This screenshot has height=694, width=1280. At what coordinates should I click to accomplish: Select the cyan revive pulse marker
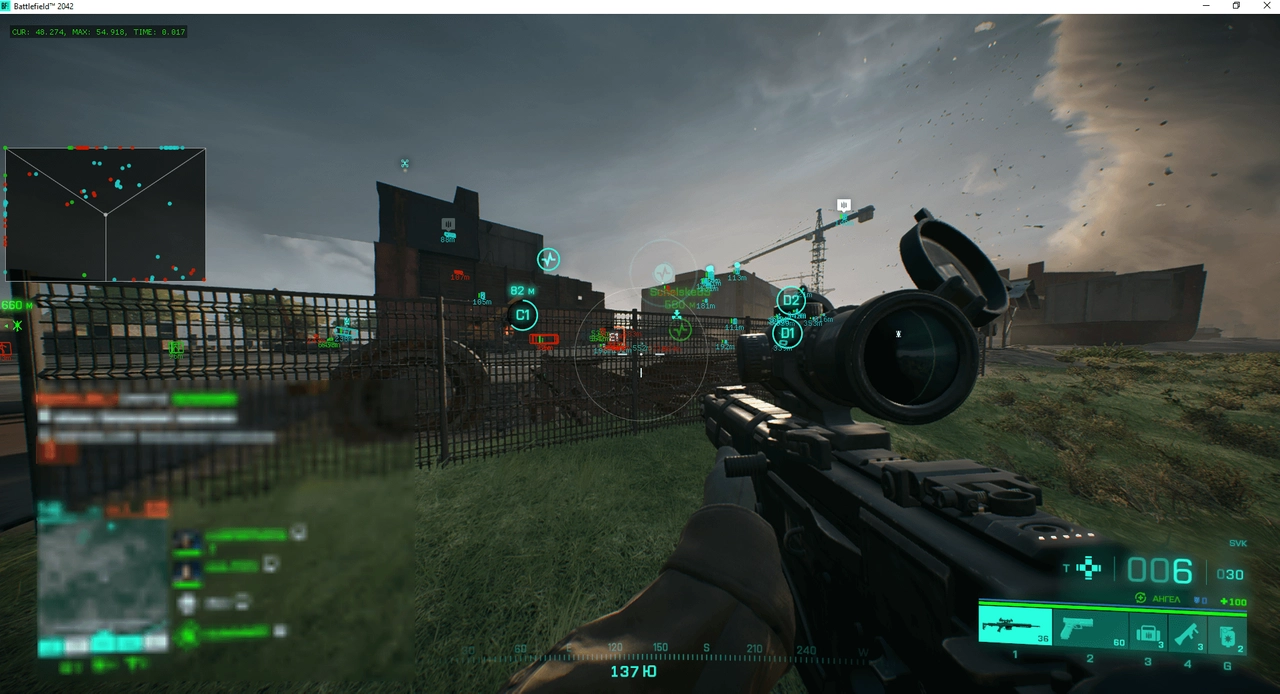[548, 260]
